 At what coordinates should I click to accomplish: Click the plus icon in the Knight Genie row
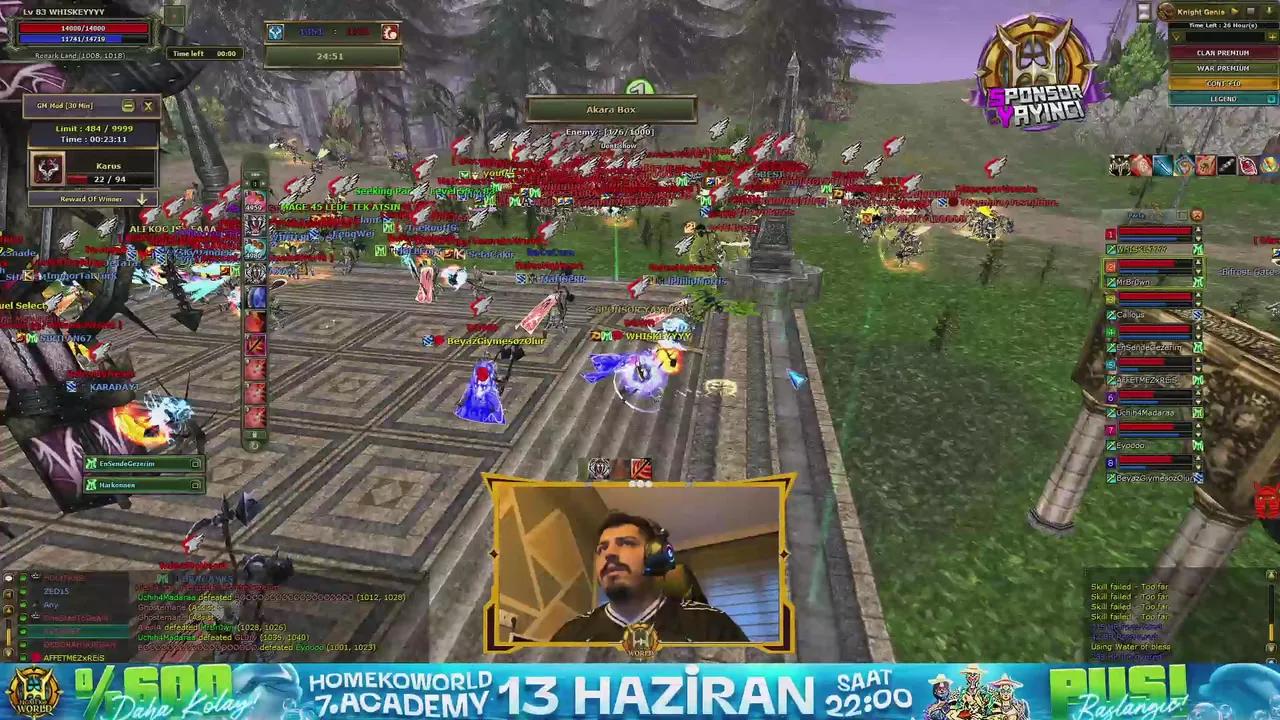[1272, 36]
